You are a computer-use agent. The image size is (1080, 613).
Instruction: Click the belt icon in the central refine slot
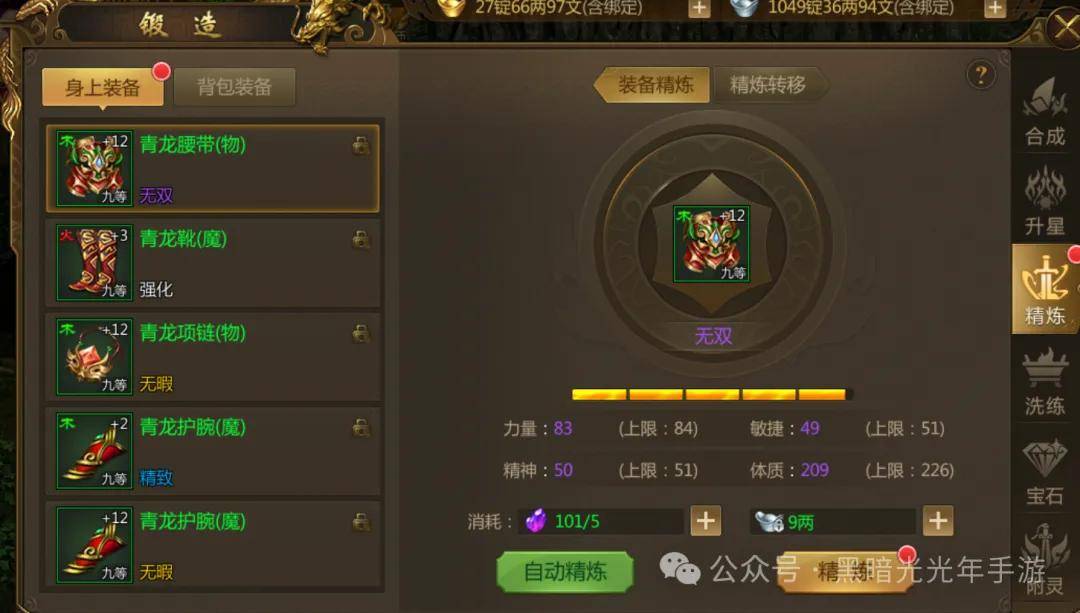711,244
